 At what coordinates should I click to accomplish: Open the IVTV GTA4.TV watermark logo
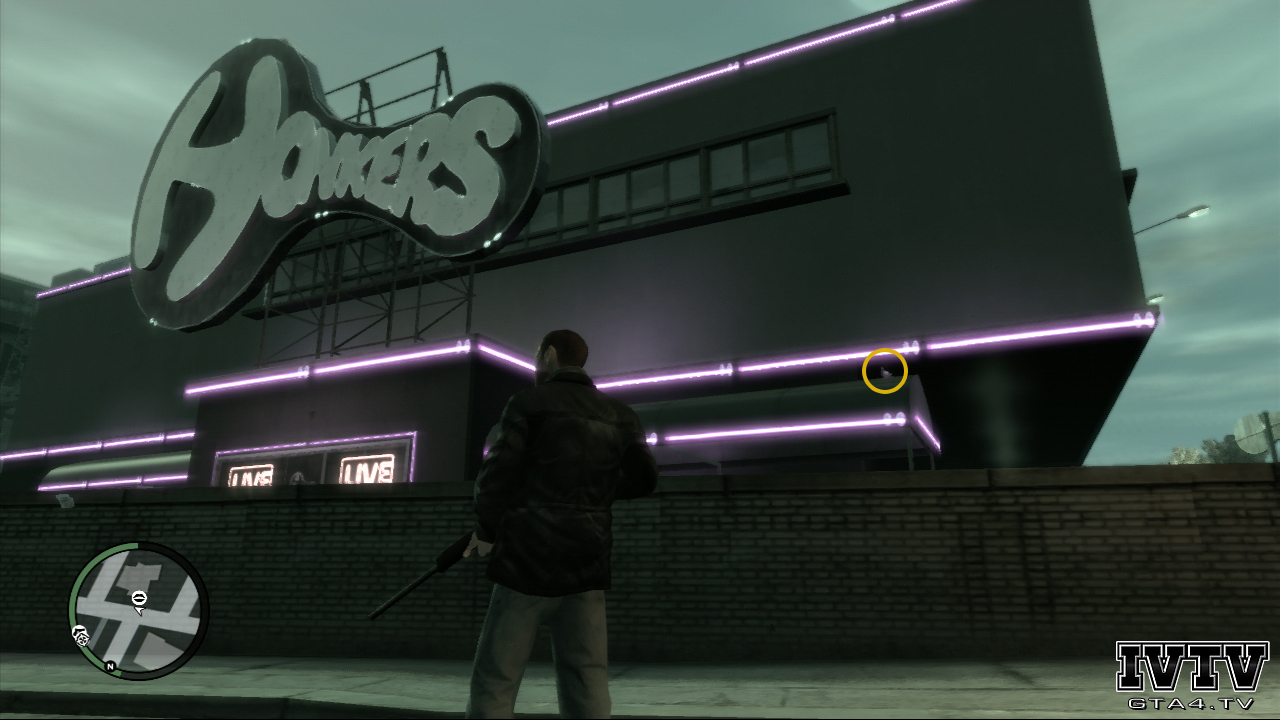1191,675
